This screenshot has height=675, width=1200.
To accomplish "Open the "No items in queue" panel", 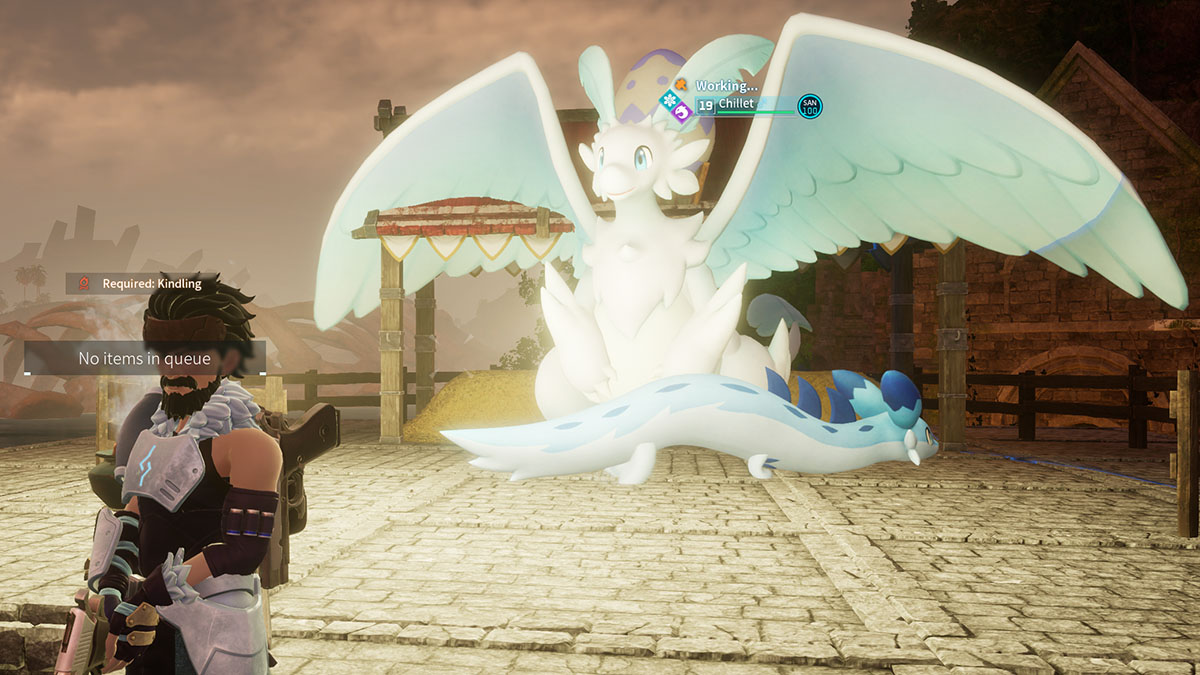I will tap(145, 358).
